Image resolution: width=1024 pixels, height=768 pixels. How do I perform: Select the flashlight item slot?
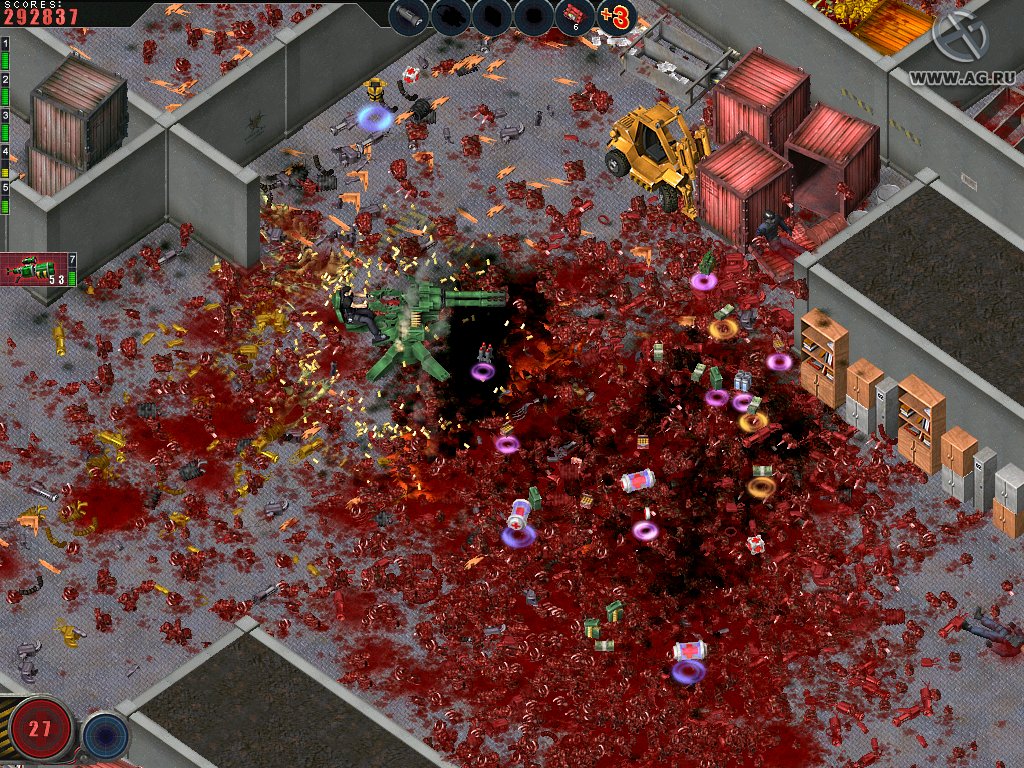(408, 17)
